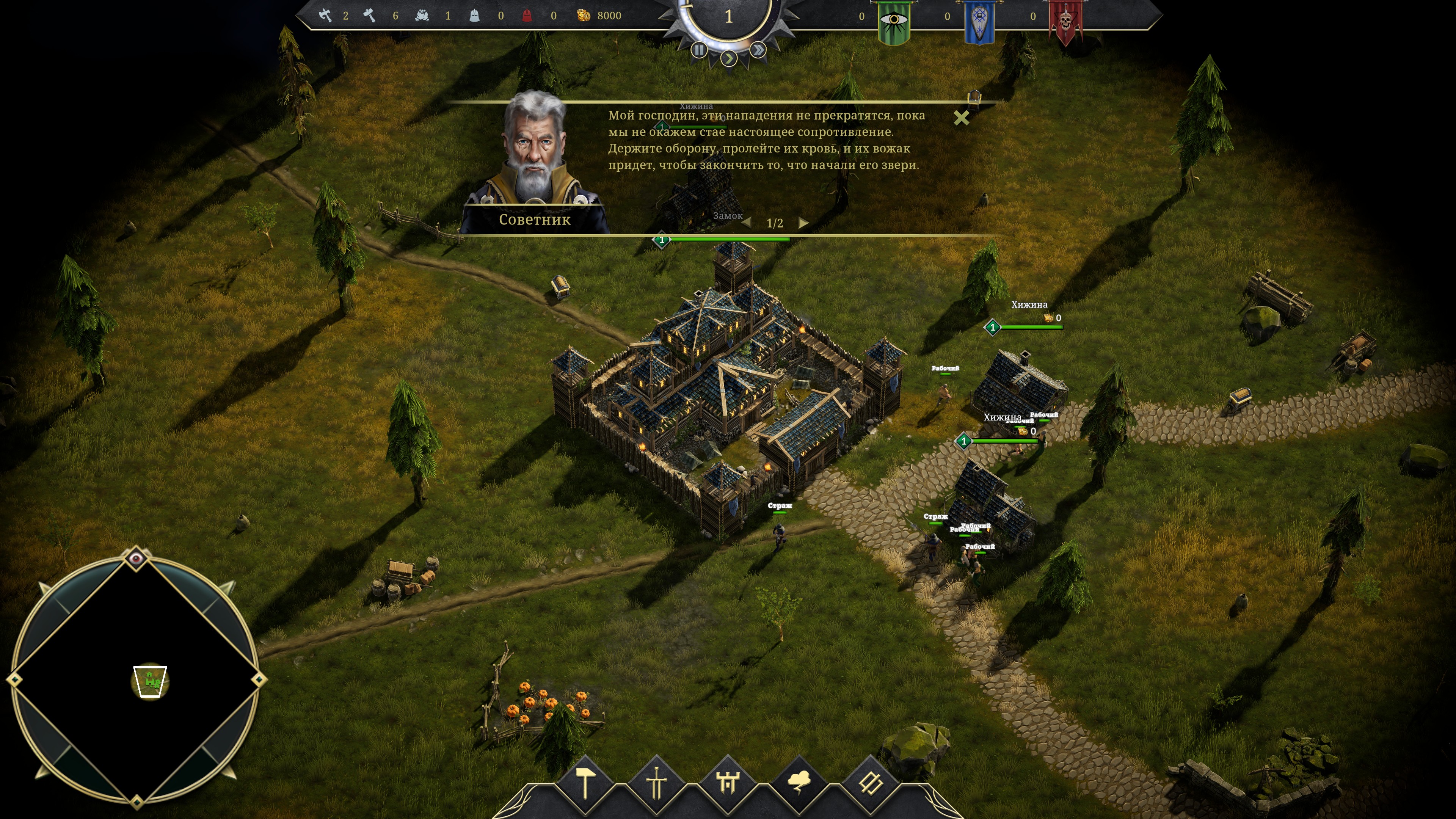Select the blue shield faction banner
The image size is (1456, 819).
[x=979, y=22]
